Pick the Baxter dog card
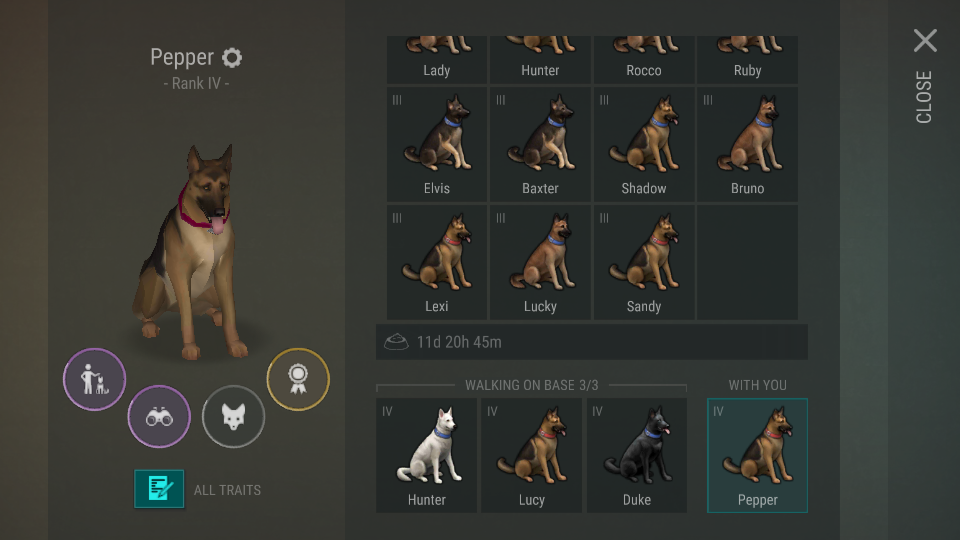The height and width of the screenshot is (540, 960). coord(540,145)
